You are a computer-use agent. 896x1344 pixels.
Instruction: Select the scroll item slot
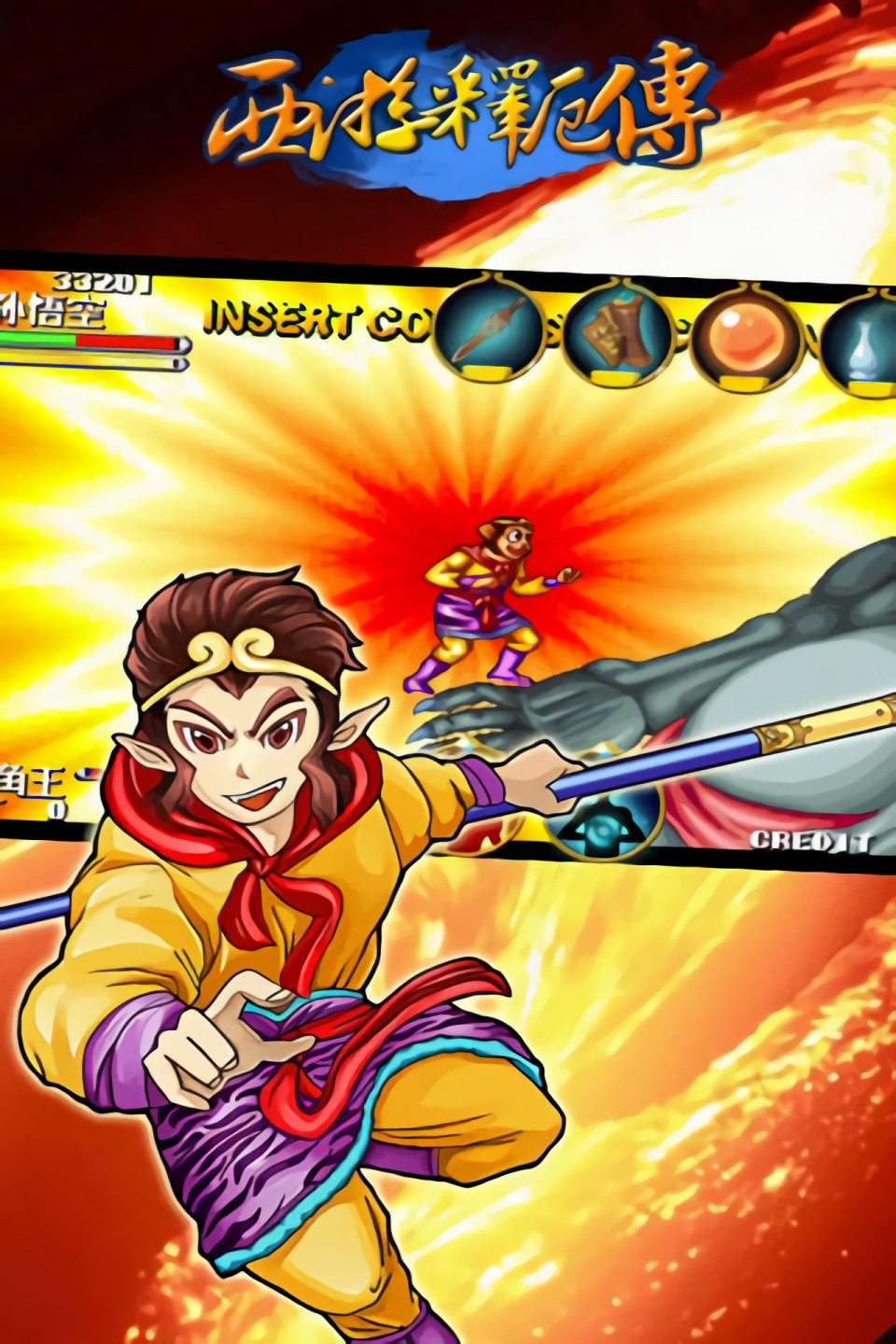tap(617, 336)
